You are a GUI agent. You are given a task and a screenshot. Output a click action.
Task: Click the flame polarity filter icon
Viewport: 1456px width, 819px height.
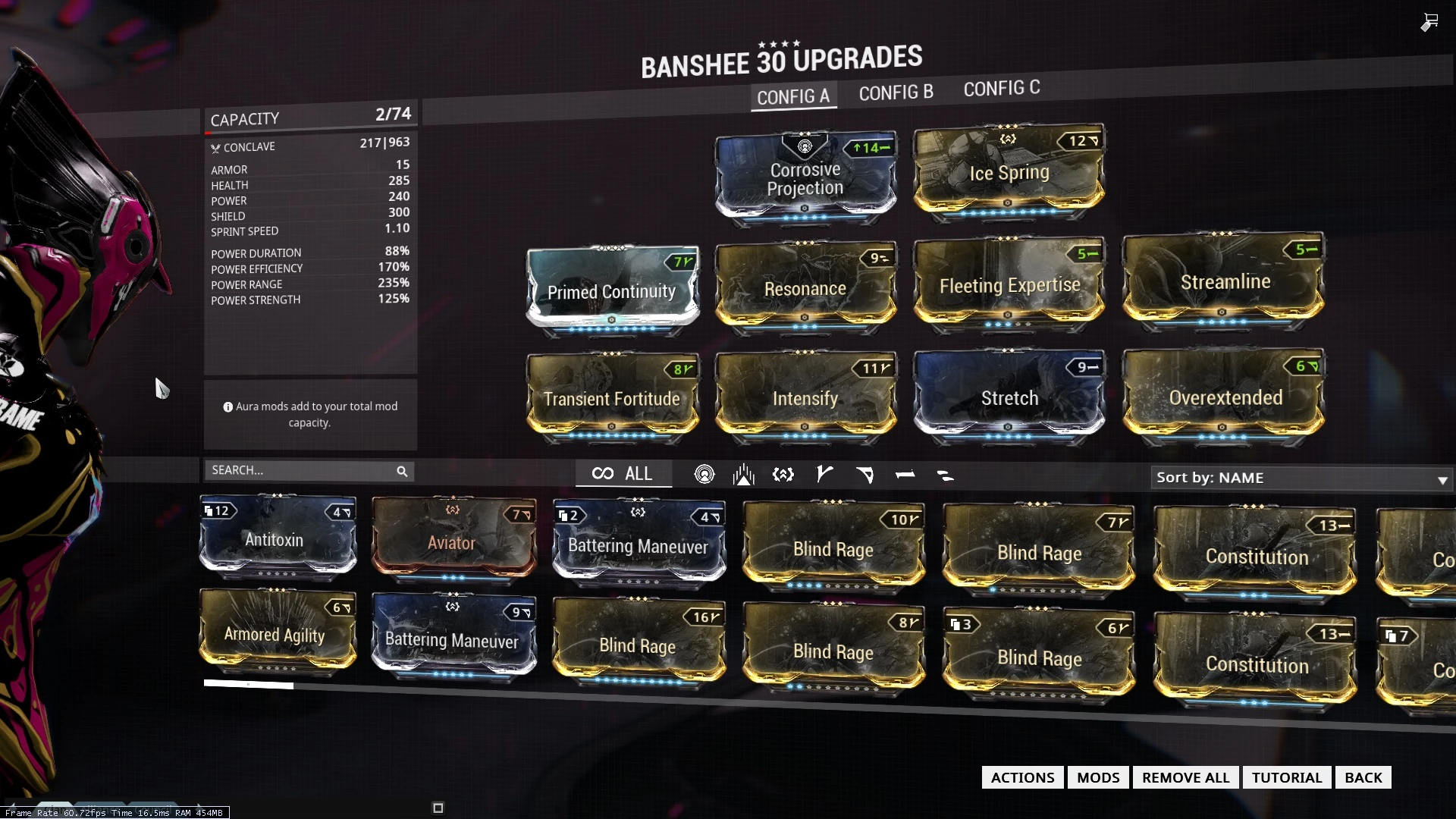pyautogui.click(x=744, y=475)
